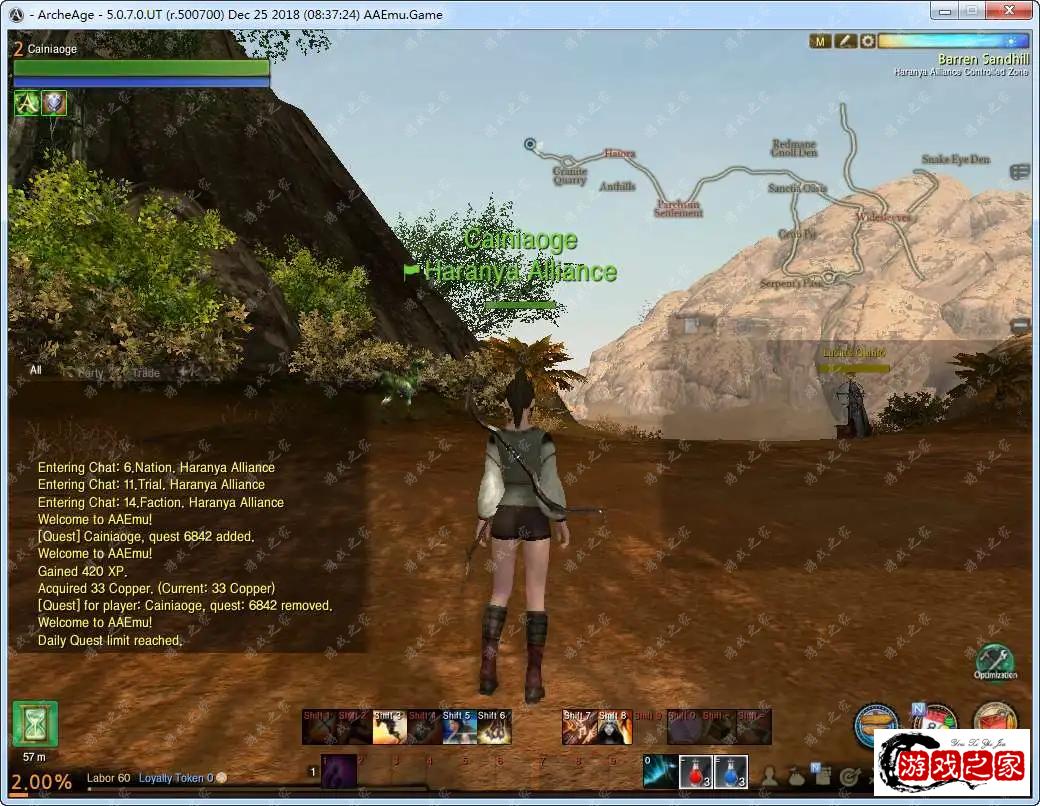
Task: Trigger the teal lightning skill in slot 0
Action: pos(660,771)
